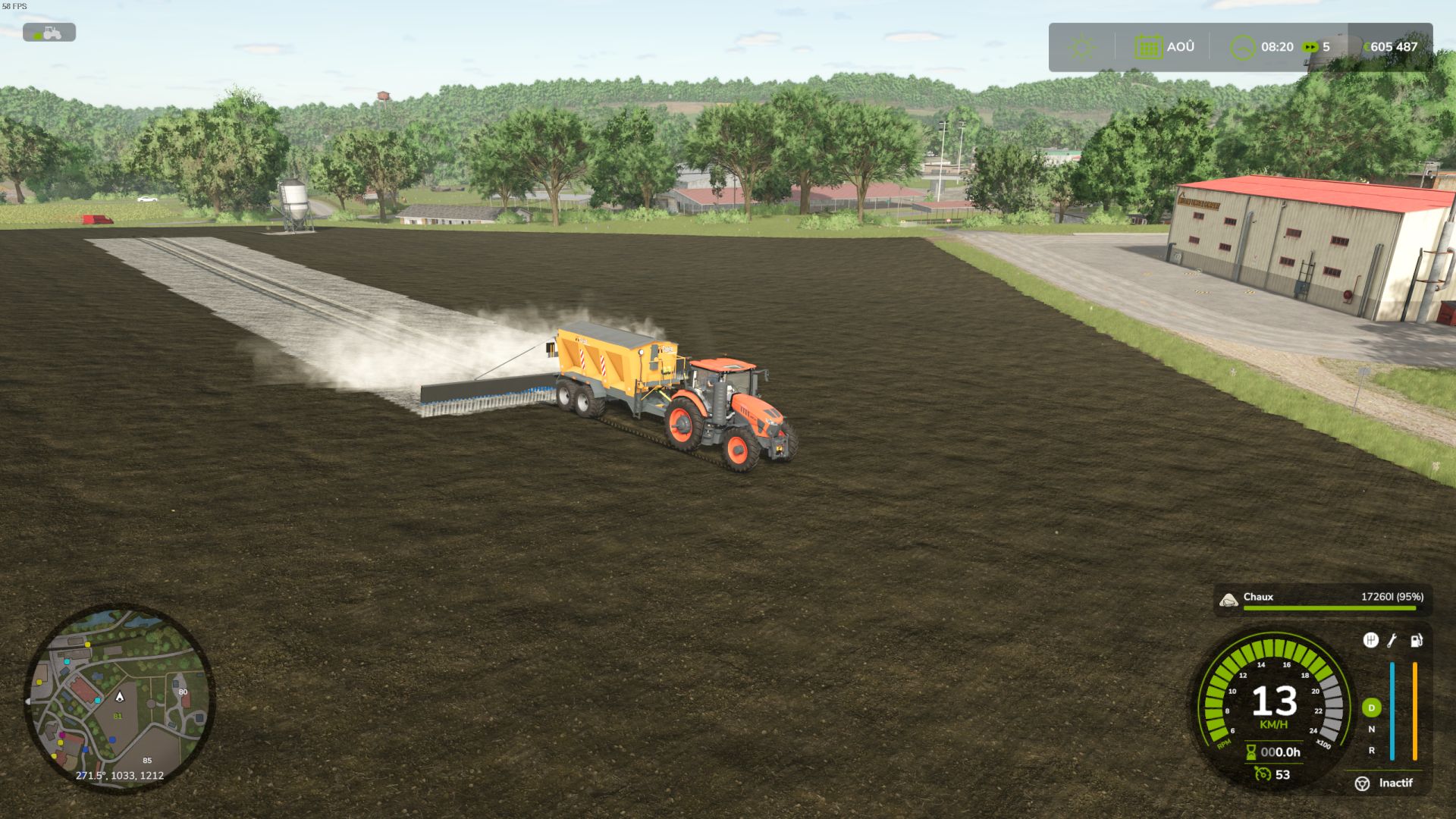Screen dimensions: 1456x819
Task: Open the circular minimap
Action: point(119,698)
